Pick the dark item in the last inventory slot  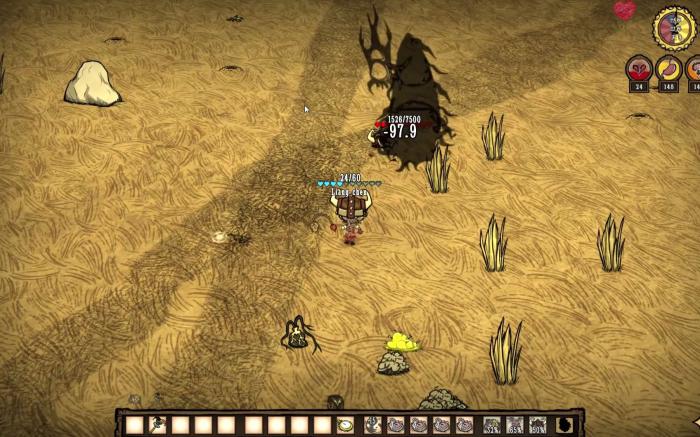(564, 425)
